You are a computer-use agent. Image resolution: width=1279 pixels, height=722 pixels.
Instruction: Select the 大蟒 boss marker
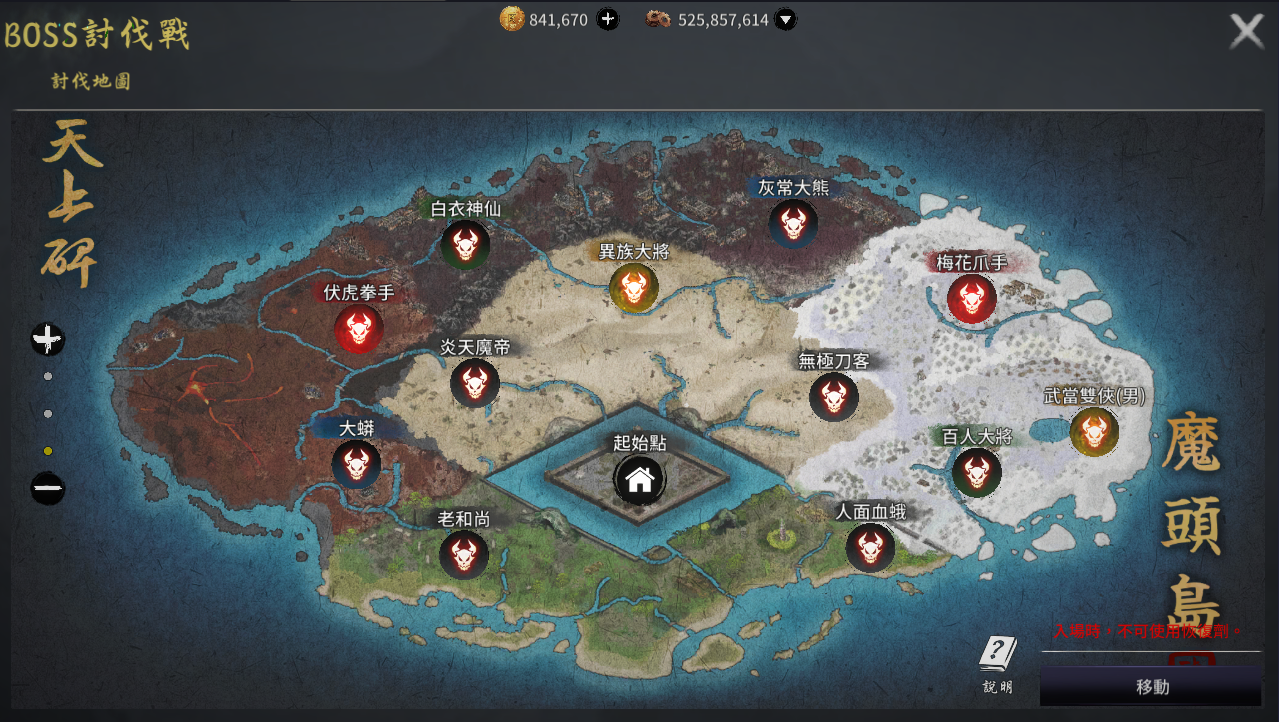click(356, 464)
